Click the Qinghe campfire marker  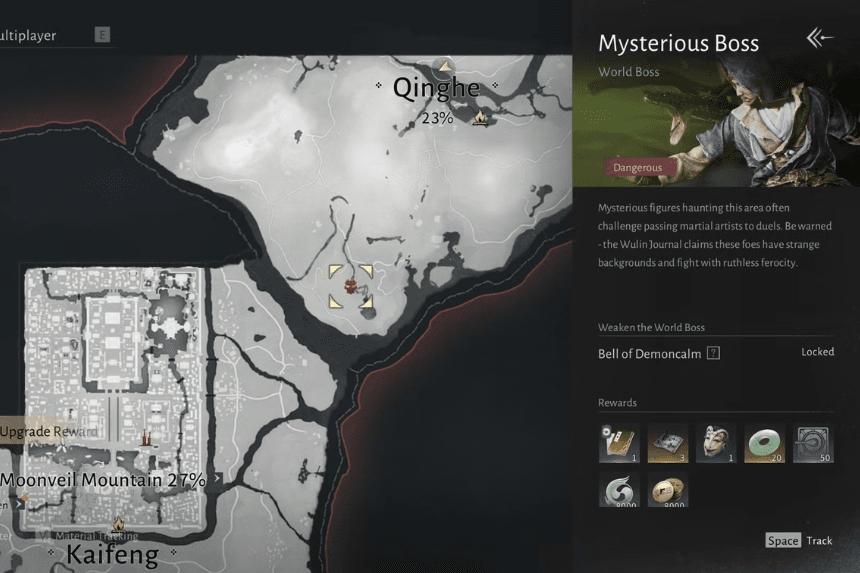[480, 119]
